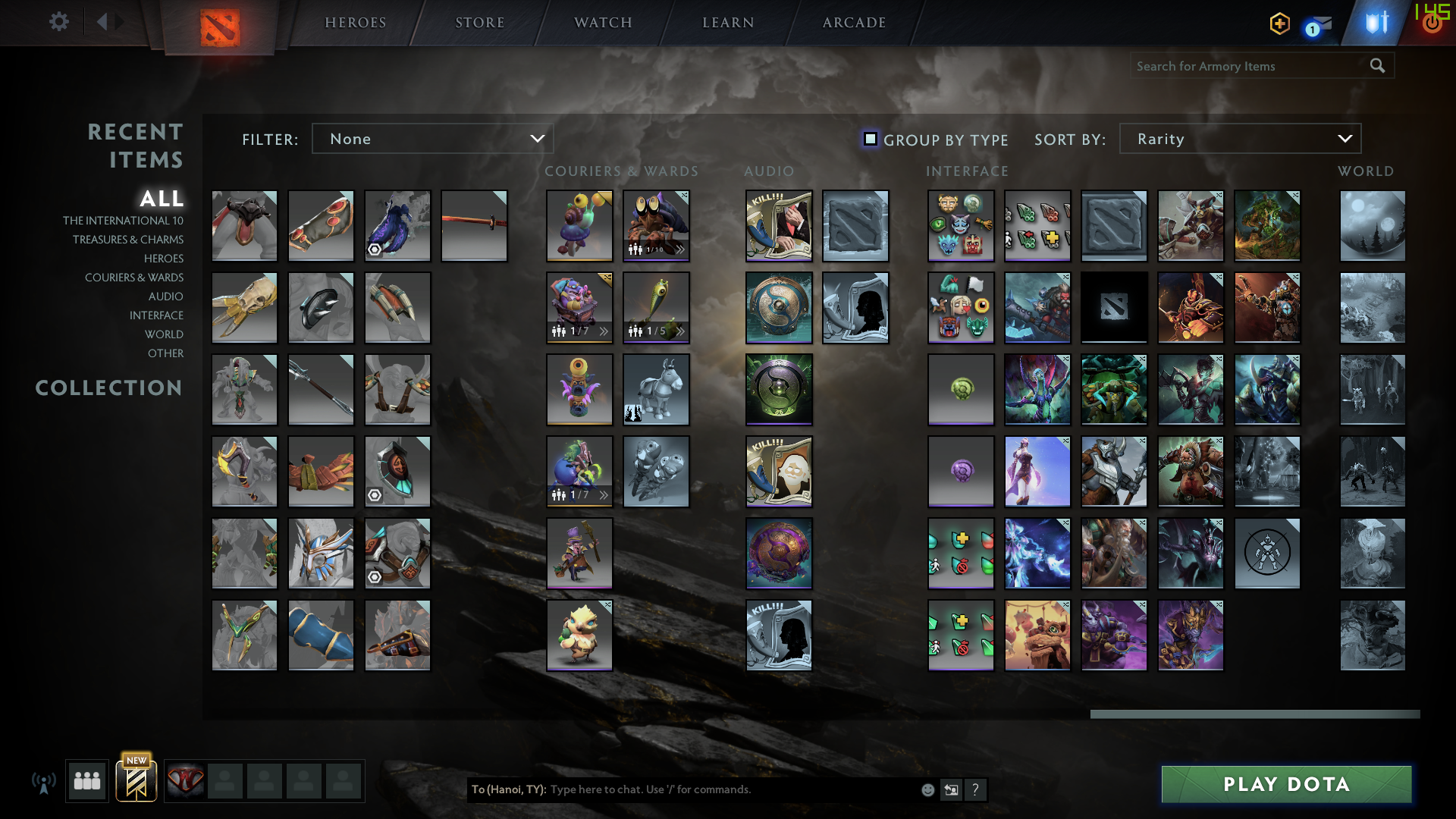Select the Heroes filter in sidebar
The height and width of the screenshot is (819, 1456).
[164, 259]
